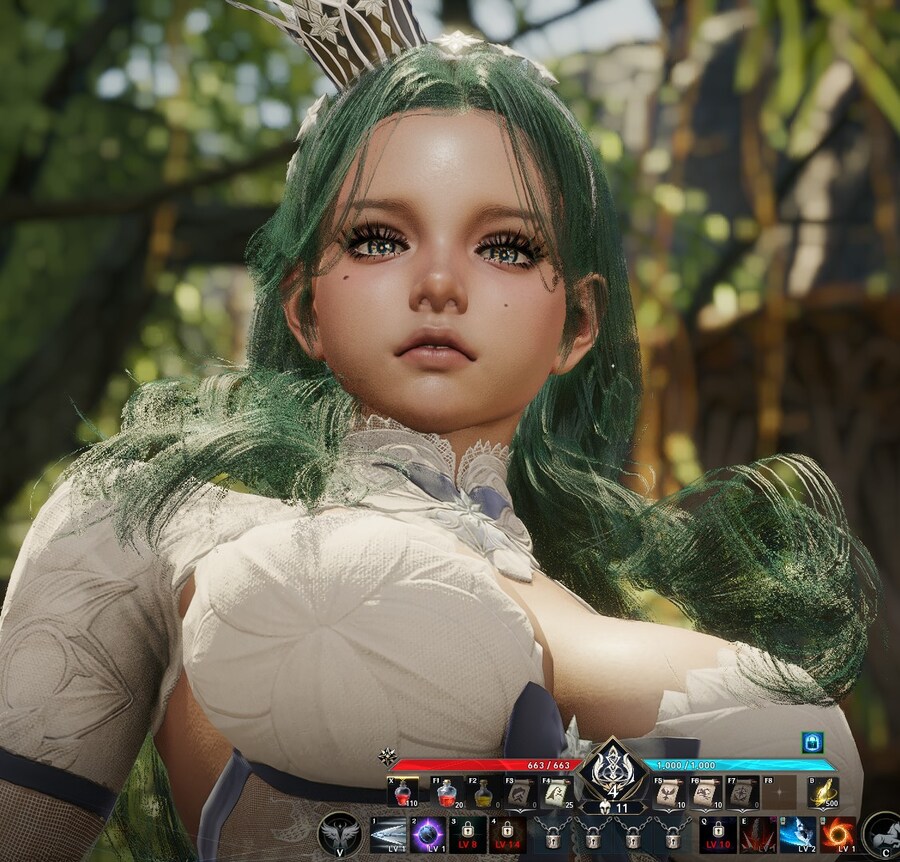The width and height of the screenshot is (900, 862).
Task: Select the F2 yellow potion slot
Action: click(x=483, y=792)
